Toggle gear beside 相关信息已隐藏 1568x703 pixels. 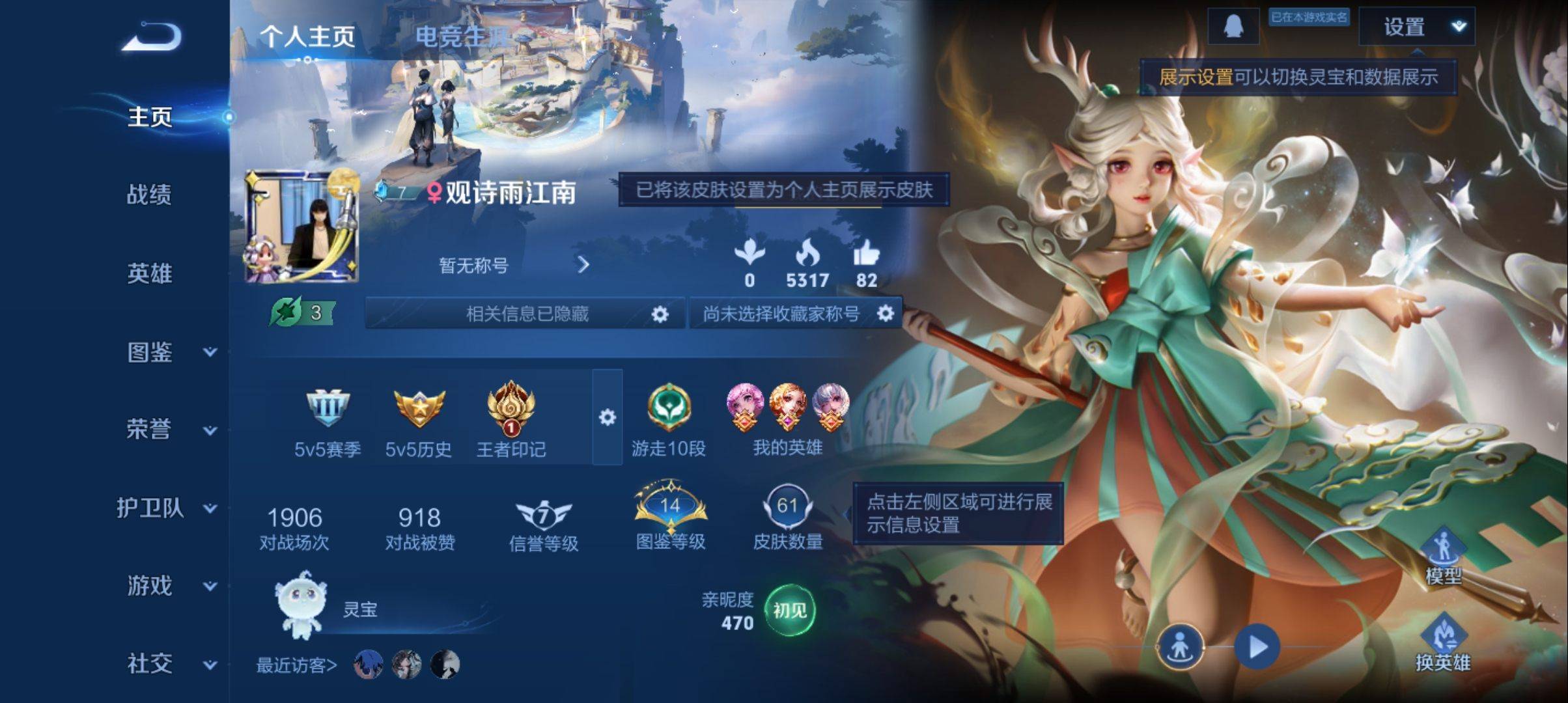[660, 313]
